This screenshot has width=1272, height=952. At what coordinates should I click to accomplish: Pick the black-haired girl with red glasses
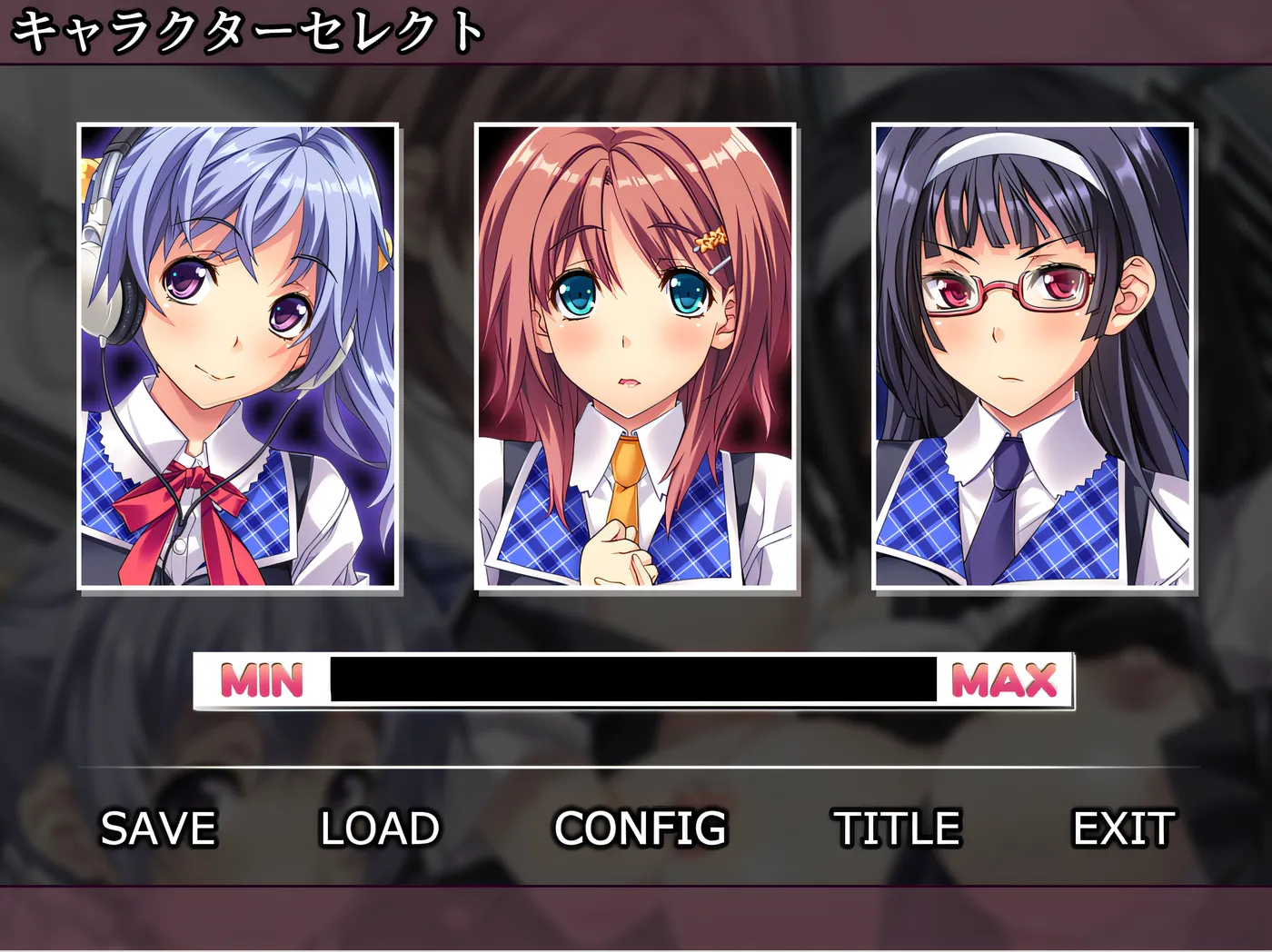pyautogui.click(x=1032, y=356)
